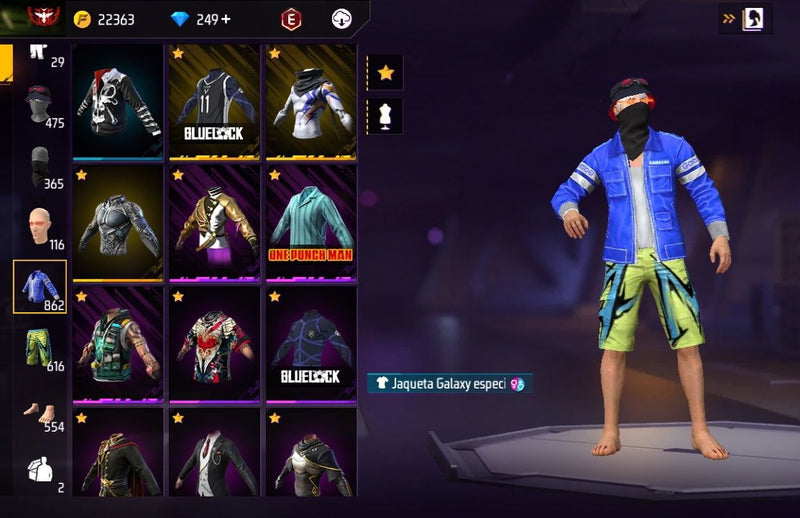Choose the Bluelock number 11 jersey

click(212, 101)
